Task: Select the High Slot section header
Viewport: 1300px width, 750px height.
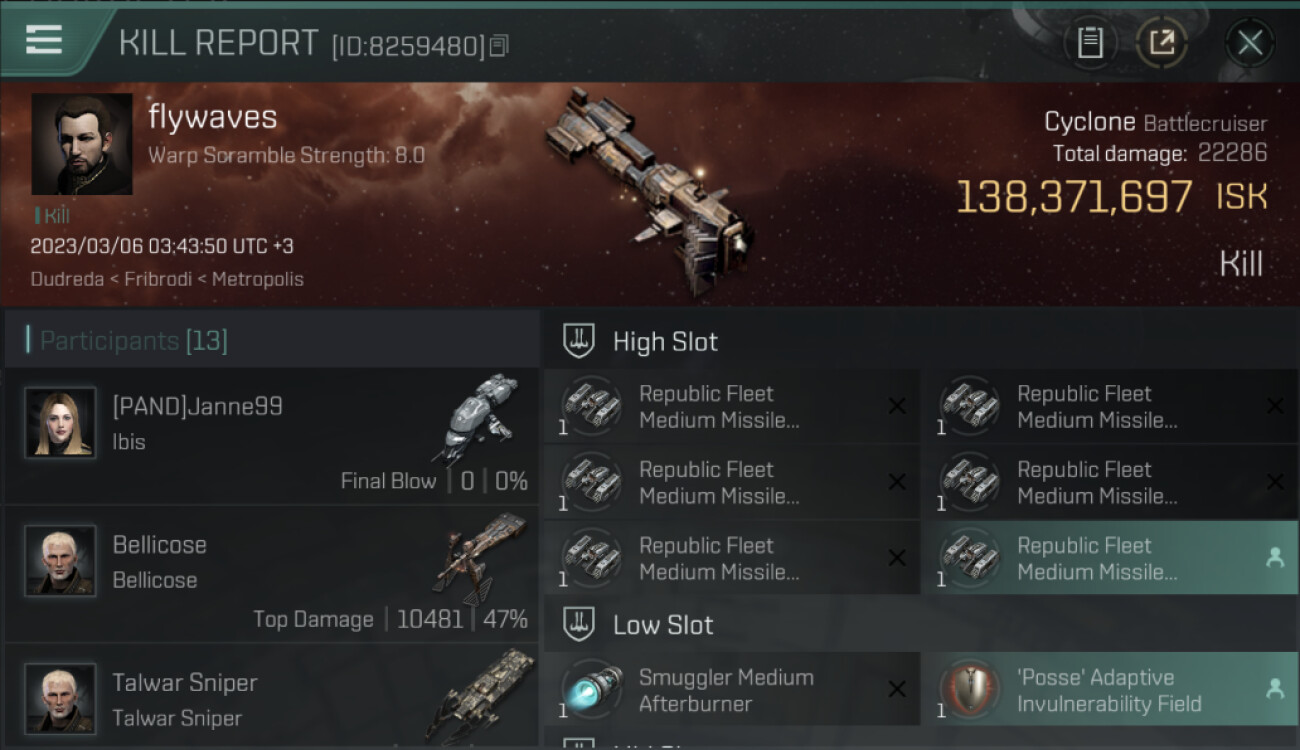Action: point(665,342)
